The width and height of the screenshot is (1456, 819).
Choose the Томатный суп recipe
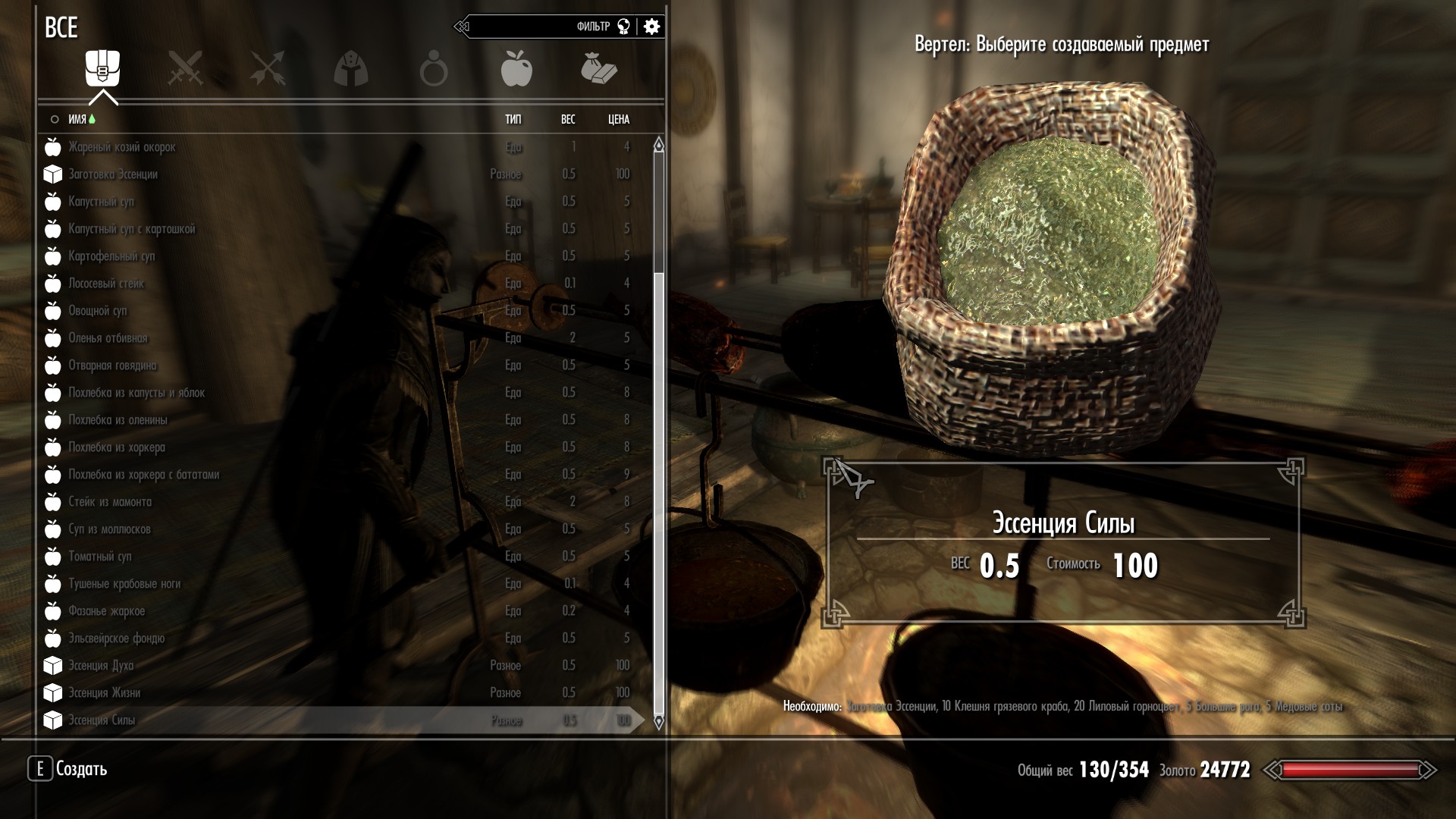[x=100, y=557]
